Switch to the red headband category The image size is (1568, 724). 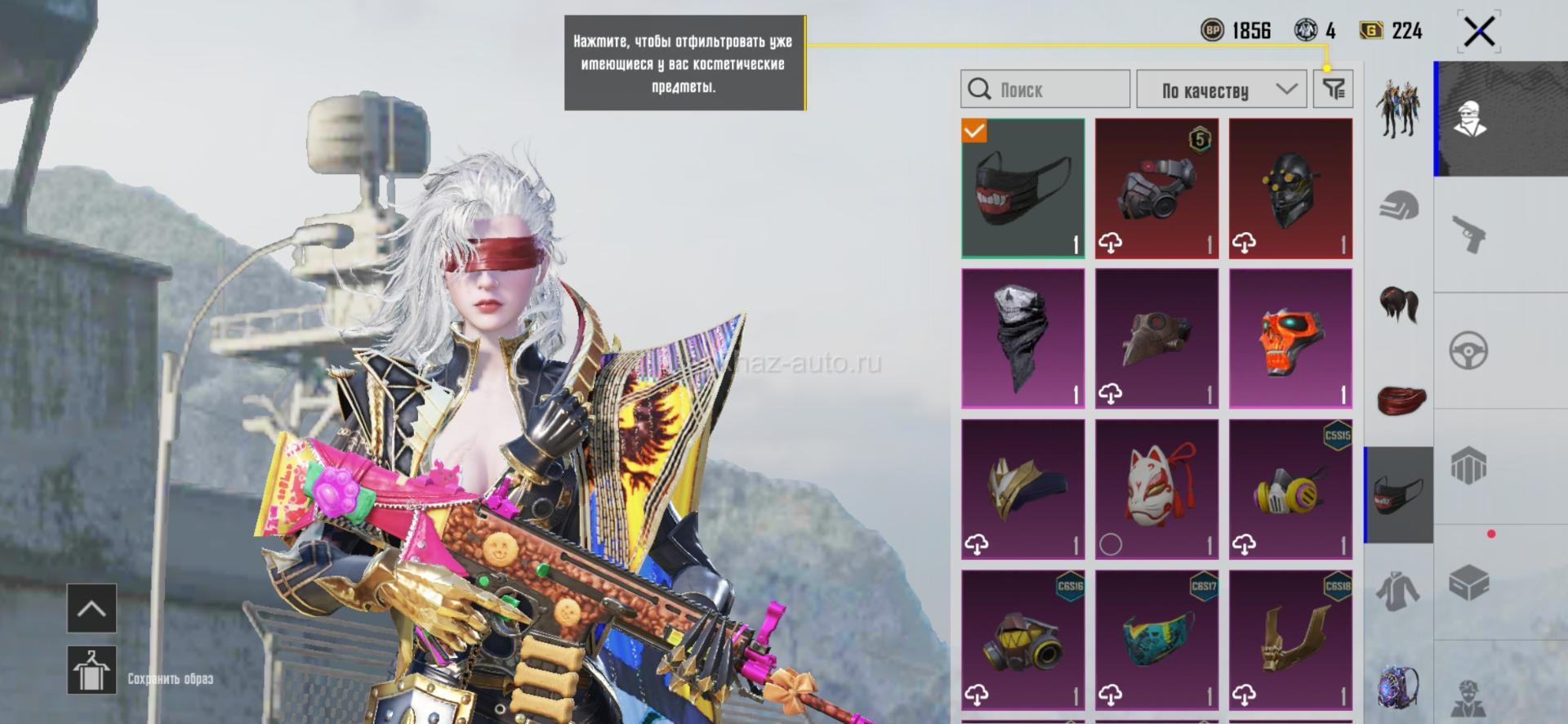(1400, 400)
